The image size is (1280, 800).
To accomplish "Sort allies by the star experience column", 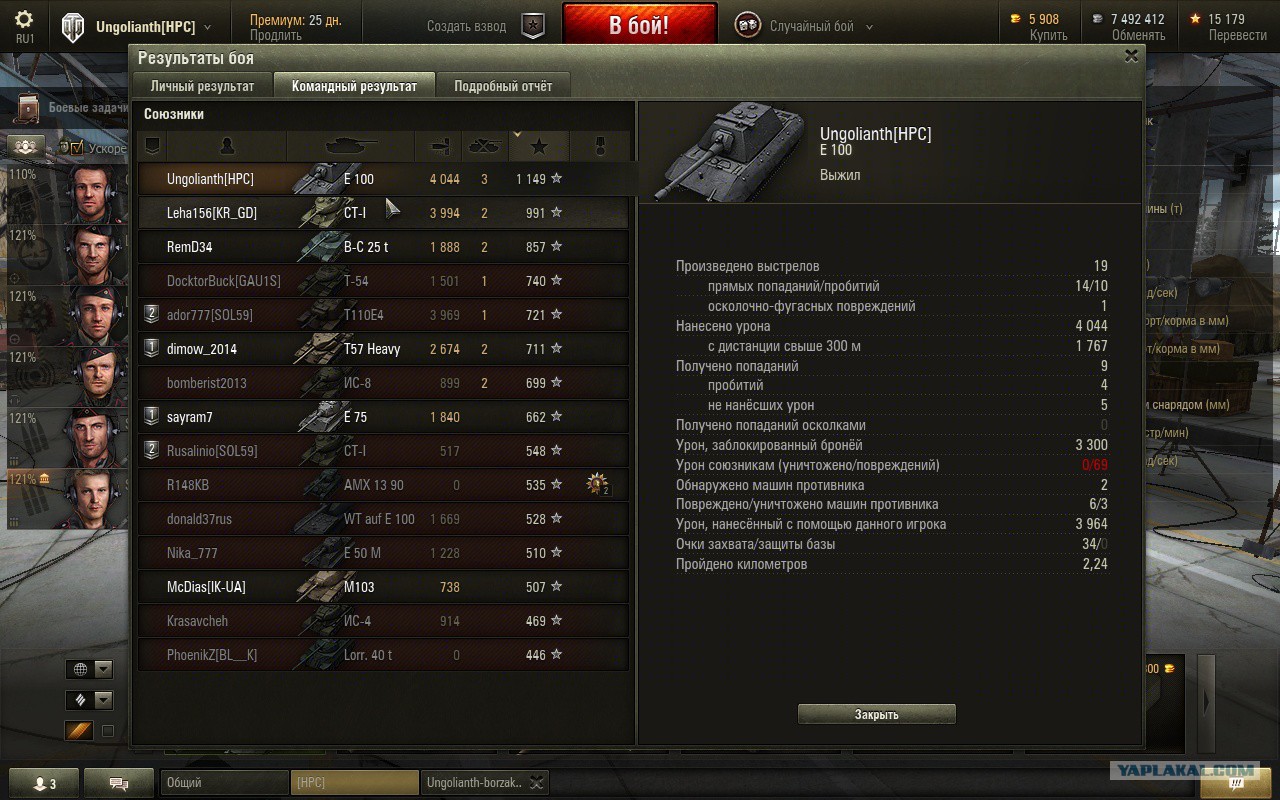I will pos(539,147).
